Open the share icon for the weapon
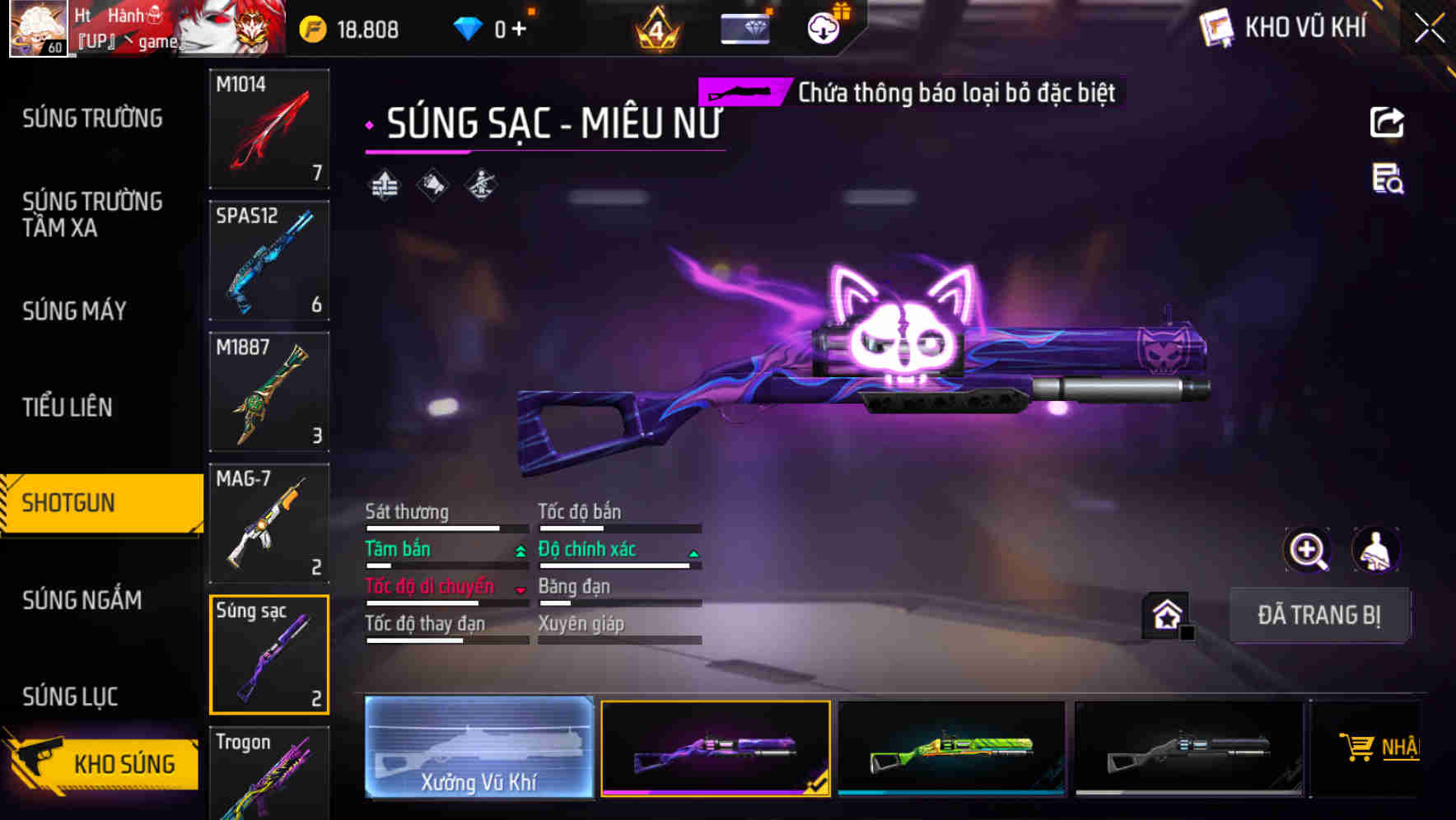Image resolution: width=1456 pixels, height=820 pixels. [1388, 122]
